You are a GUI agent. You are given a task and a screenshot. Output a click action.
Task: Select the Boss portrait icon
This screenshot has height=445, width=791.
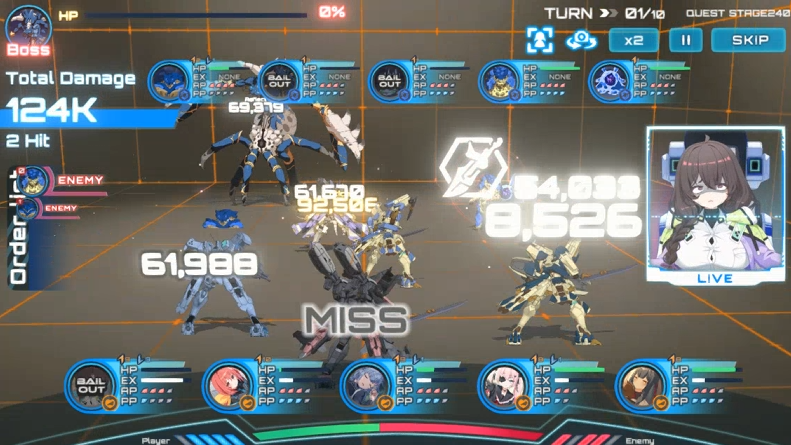point(28,28)
